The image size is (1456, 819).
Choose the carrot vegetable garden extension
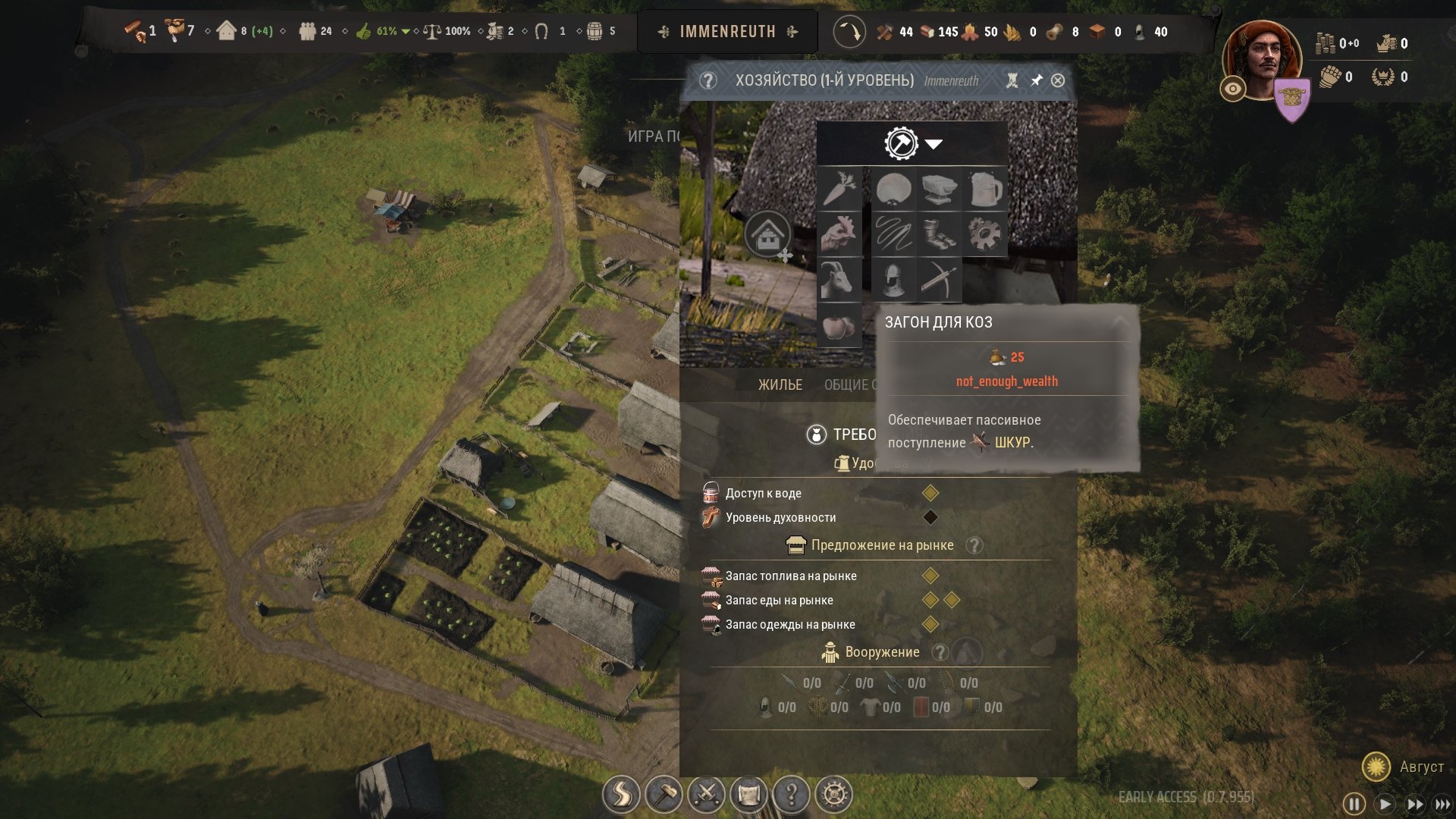tap(839, 189)
